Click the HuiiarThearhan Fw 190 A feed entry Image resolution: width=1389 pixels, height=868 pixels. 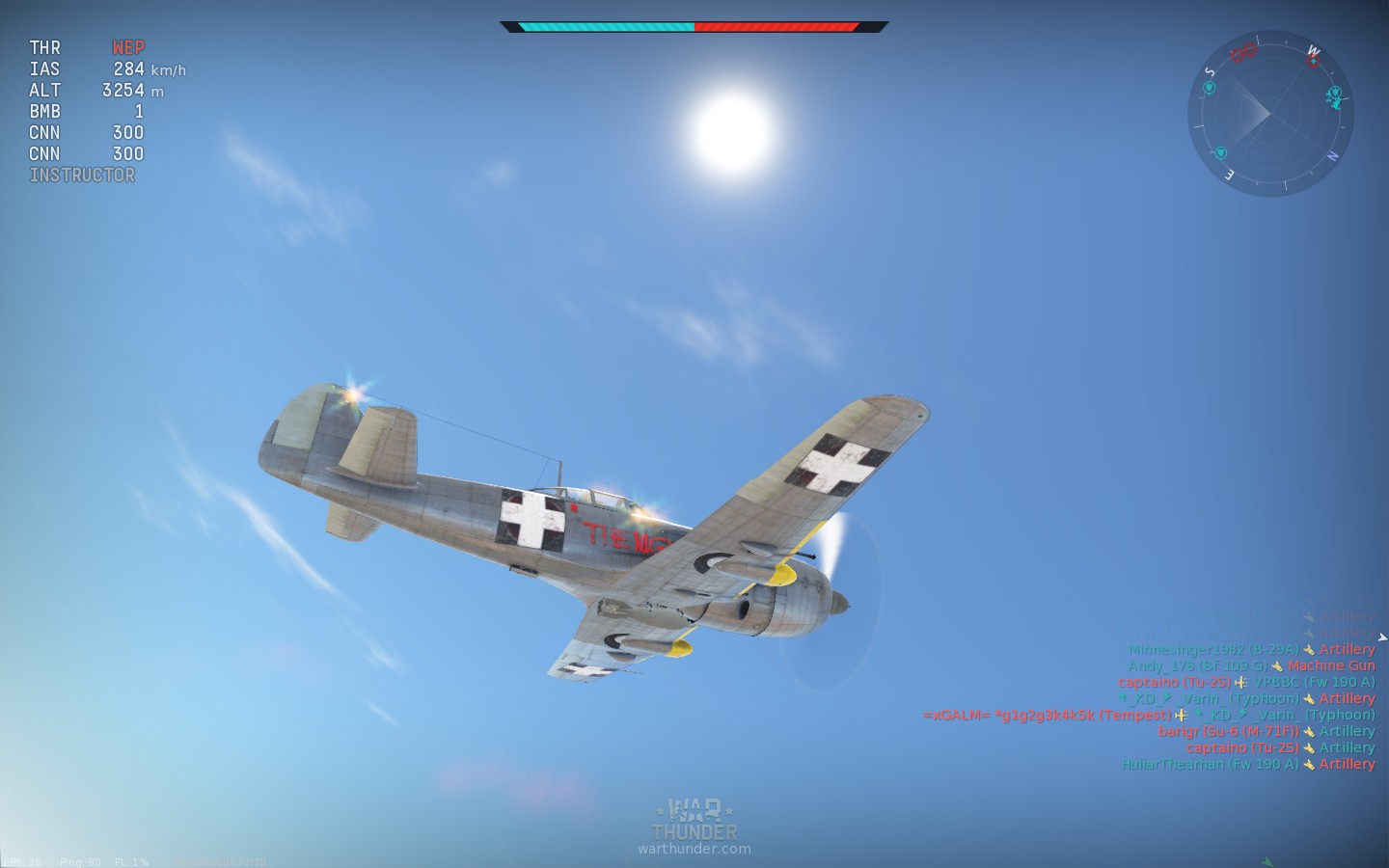(1247, 764)
